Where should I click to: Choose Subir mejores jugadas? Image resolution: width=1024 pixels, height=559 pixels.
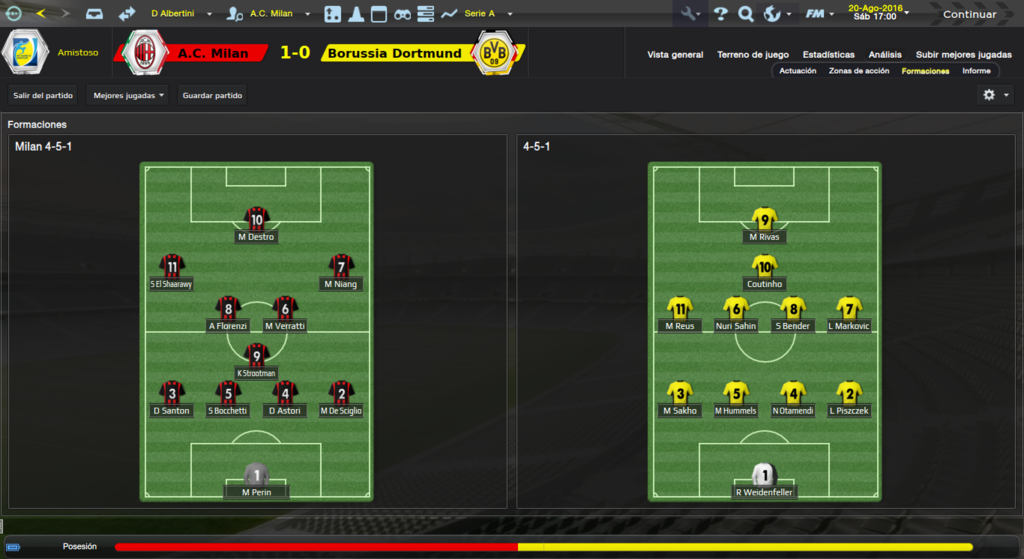pos(963,55)
